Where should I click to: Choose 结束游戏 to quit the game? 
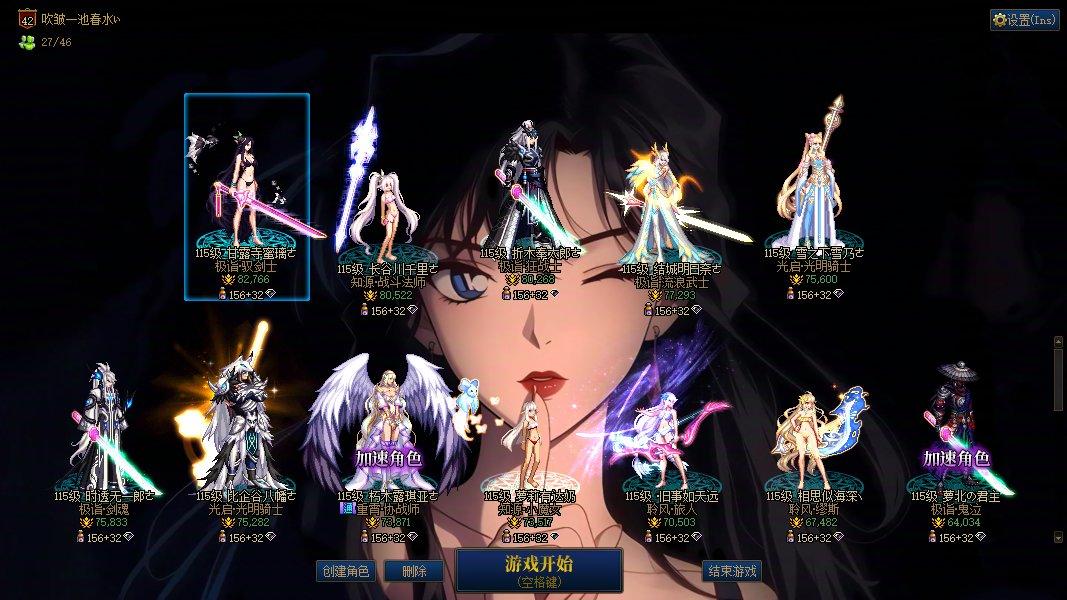click(x=732, y=572)
